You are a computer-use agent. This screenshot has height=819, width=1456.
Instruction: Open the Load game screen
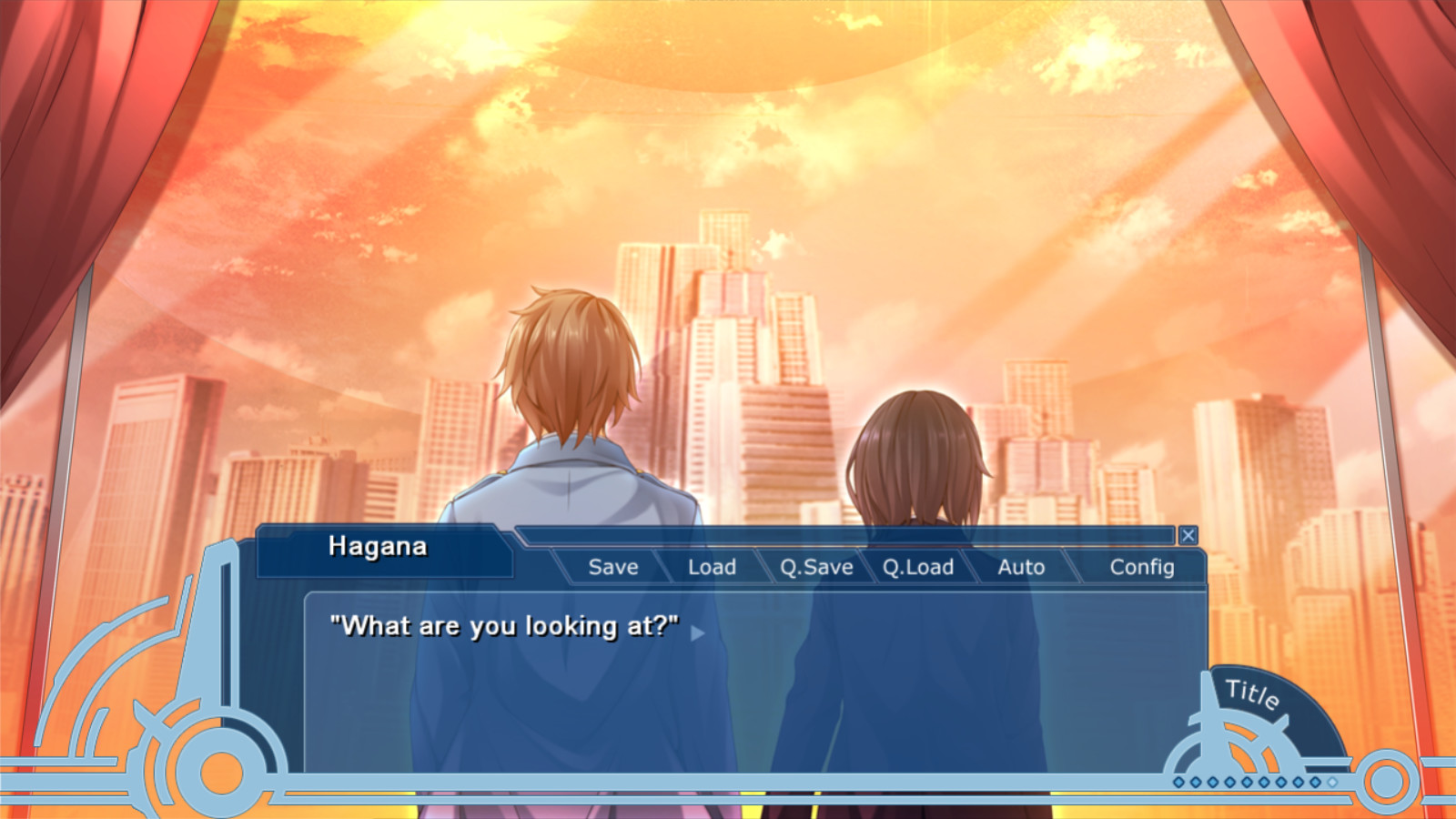pos(713,567)
